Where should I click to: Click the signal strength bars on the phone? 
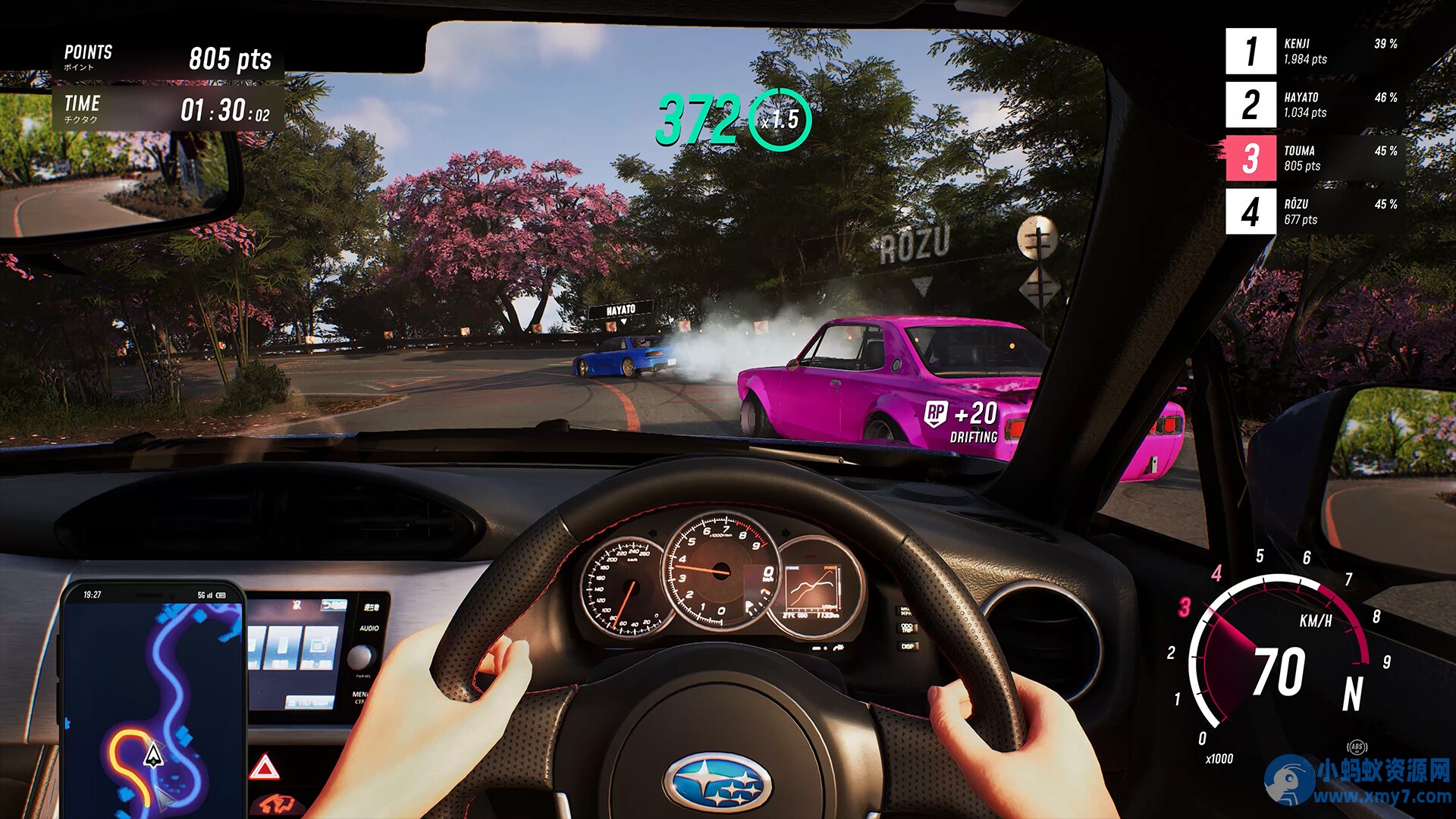tap(209, 595)
